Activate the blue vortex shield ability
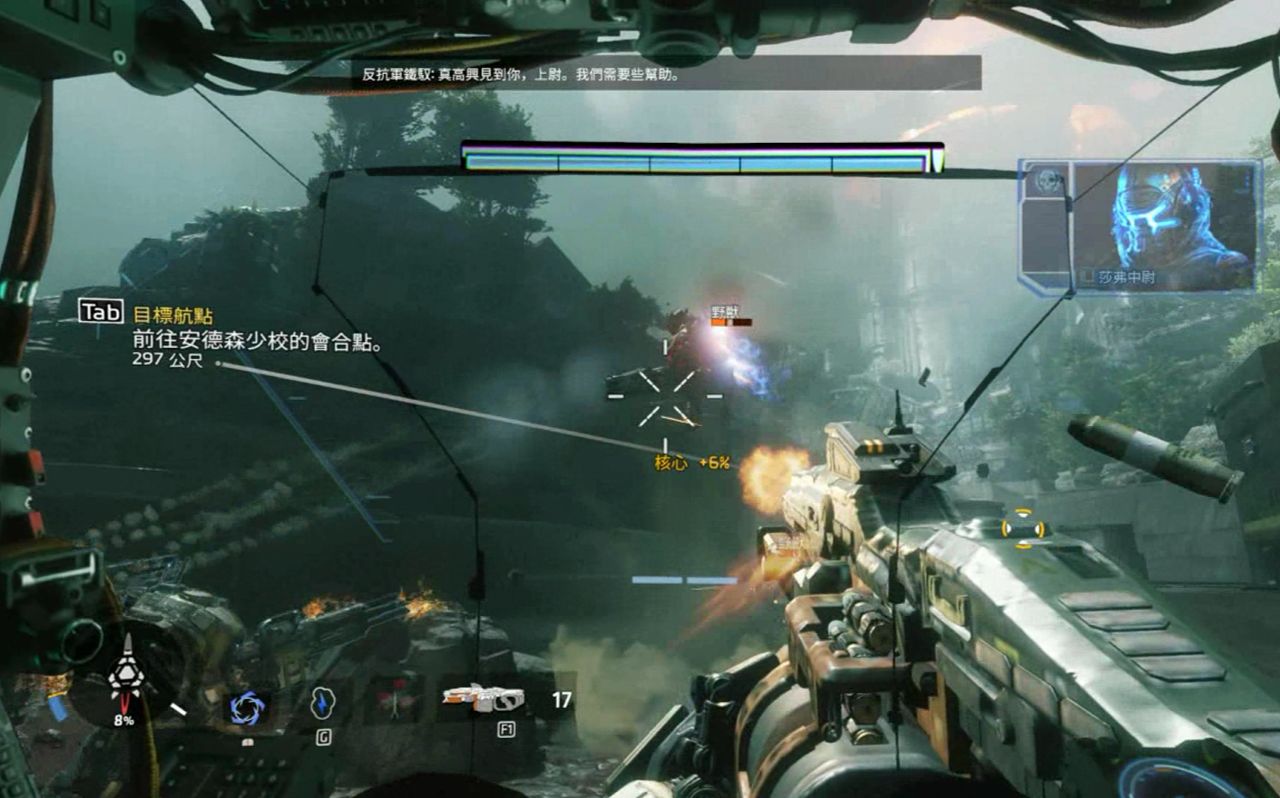Viewport: 1280px width, 798px height. click(x=246, y=707)
